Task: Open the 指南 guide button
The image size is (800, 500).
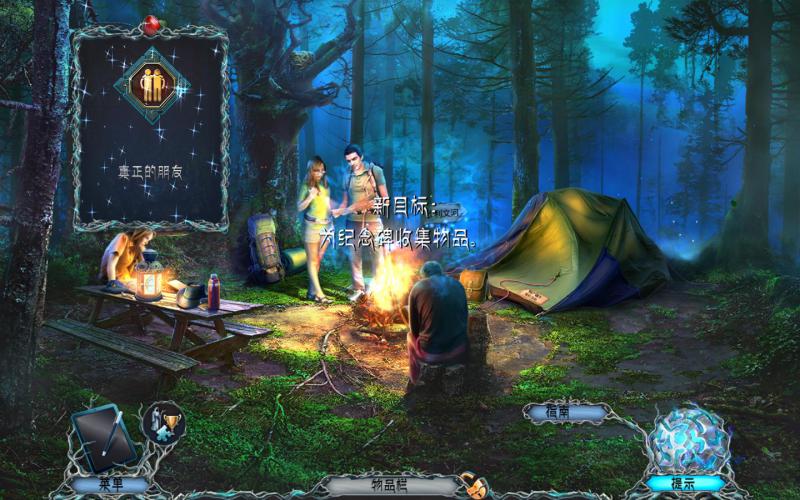Action: click(x=565, y=412)
